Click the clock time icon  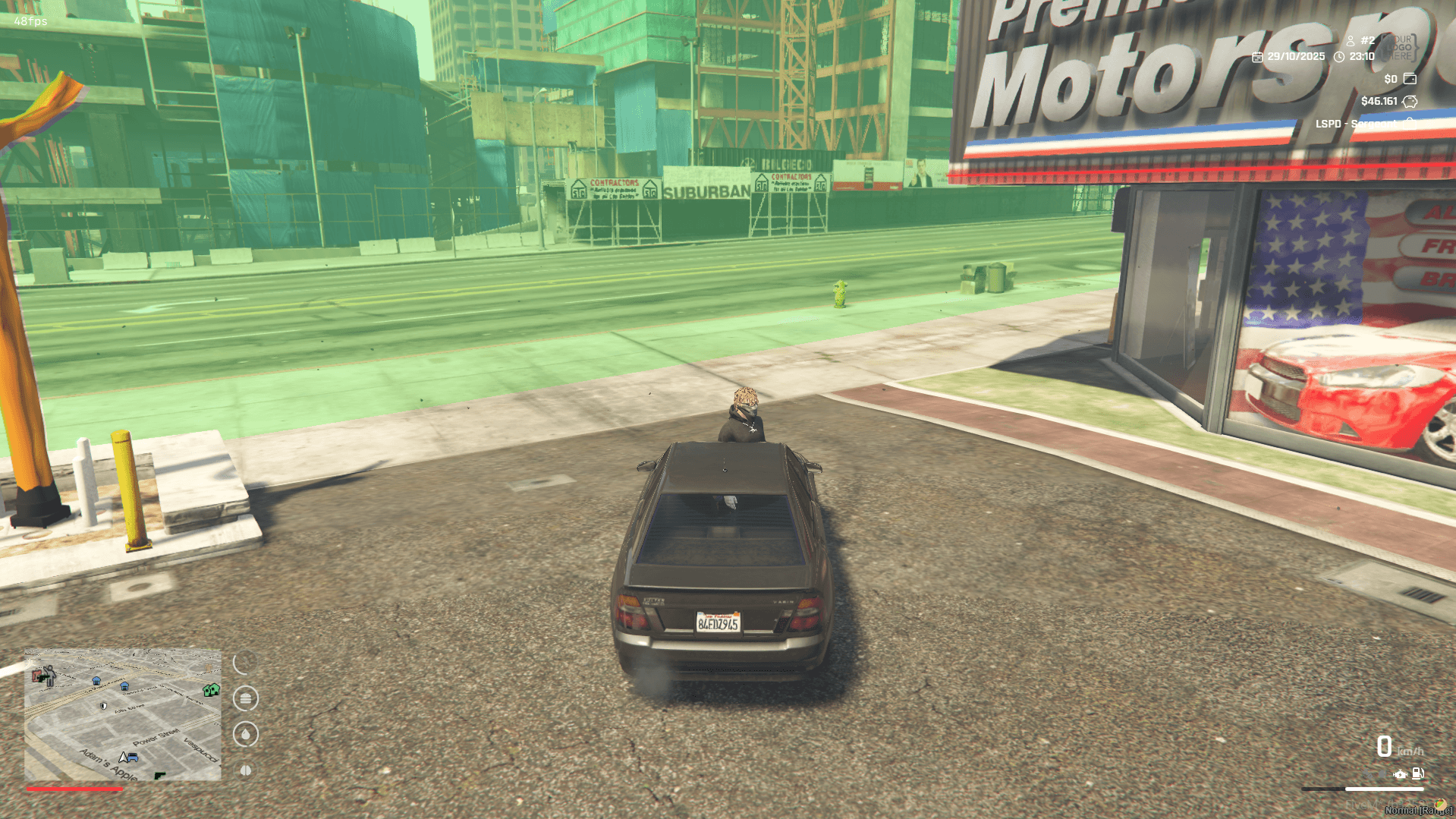click(x=1339, y=57)
